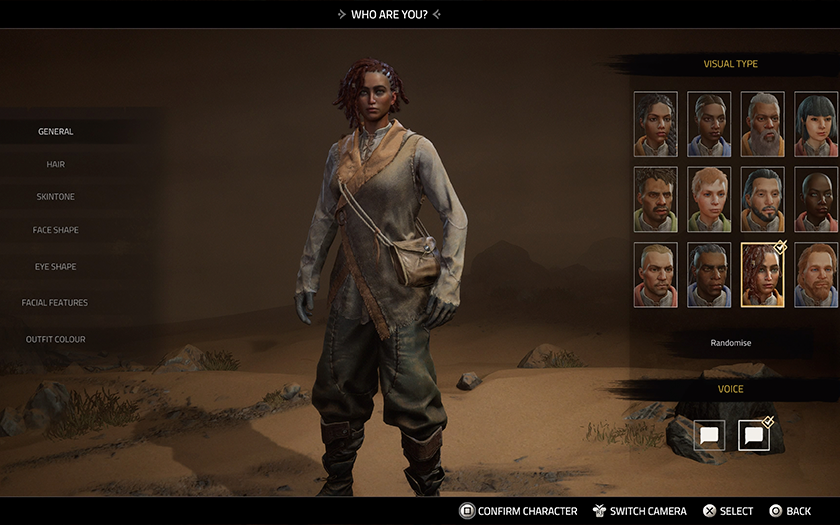Choose the woman with long black braid
This screenshot has width=840, height=525.
click(655, 124)
